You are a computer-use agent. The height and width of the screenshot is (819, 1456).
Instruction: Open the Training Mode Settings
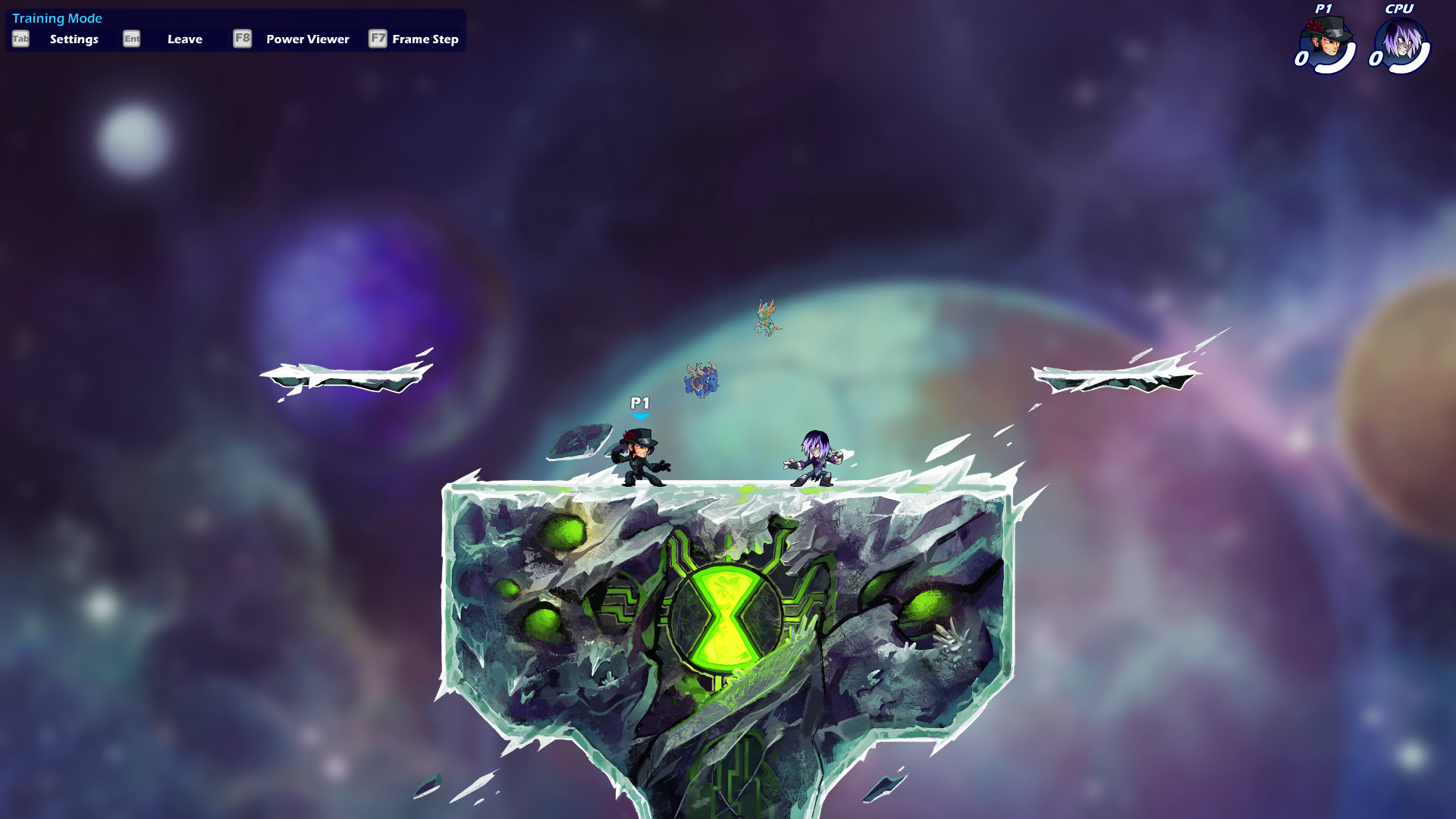coord(74,39)
